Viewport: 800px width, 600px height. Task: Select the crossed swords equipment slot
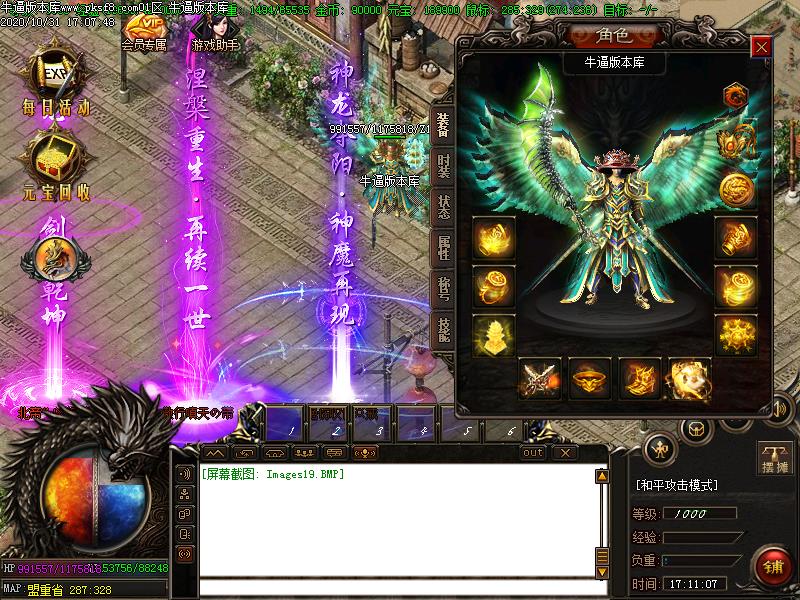pos(540,379)
